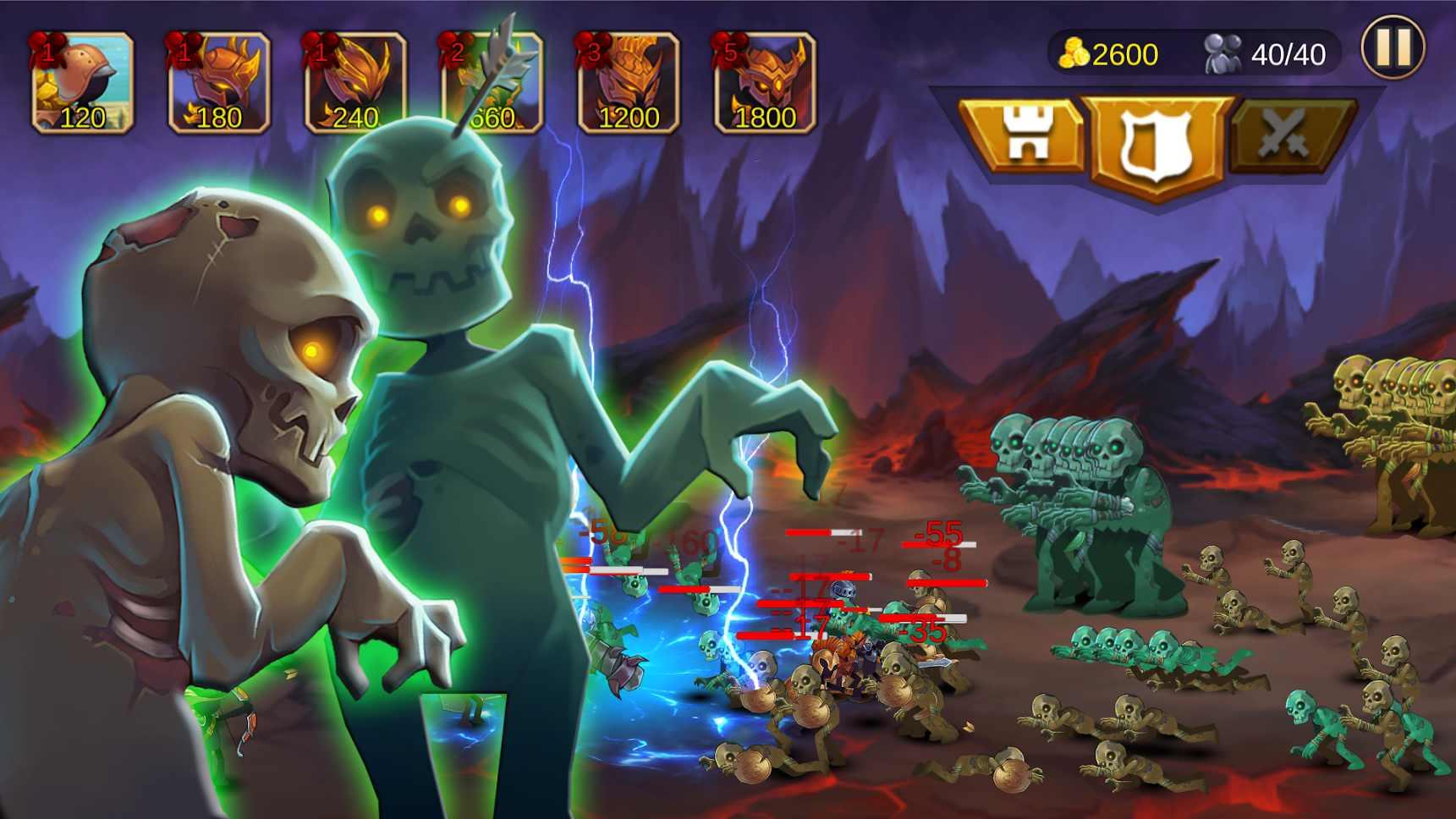Pick the 660-cost archer unit card

(491, 80)
